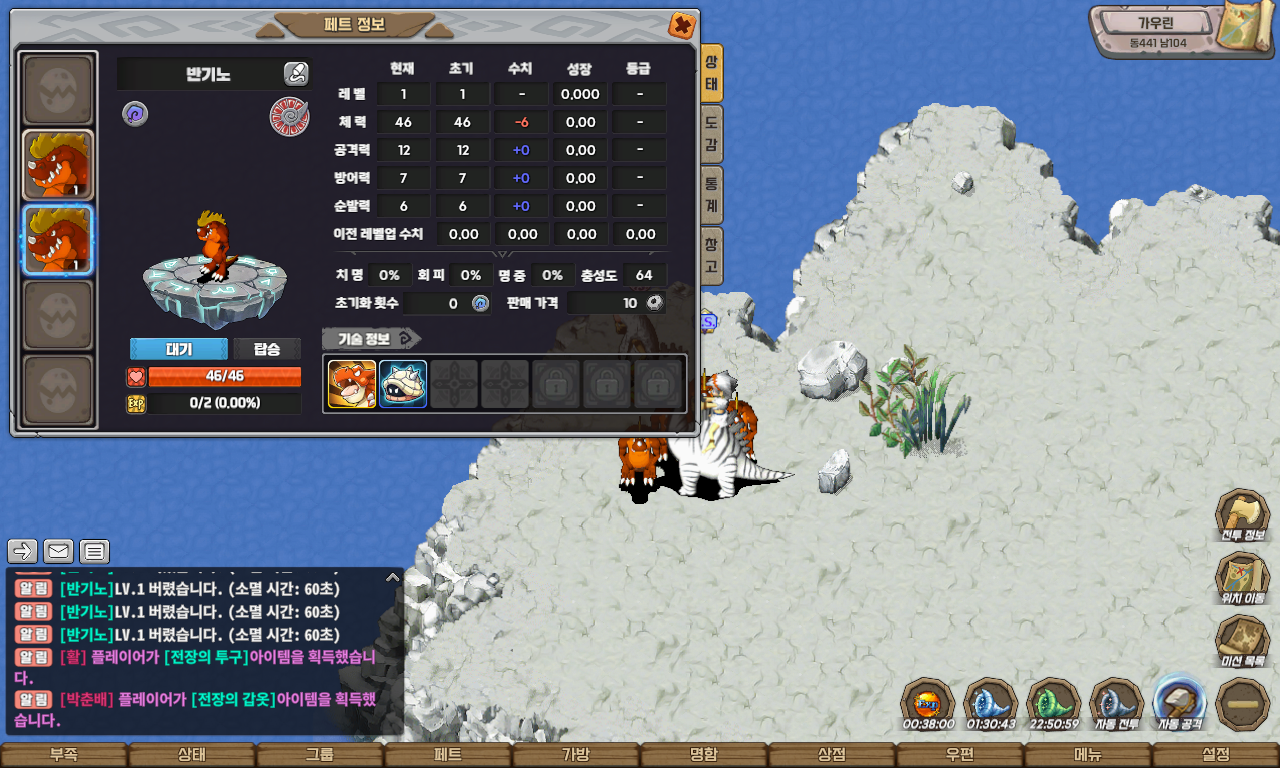Open 전투 정보 battle info
Viewport: 1280px width, 768px height.
(1242, 515)
